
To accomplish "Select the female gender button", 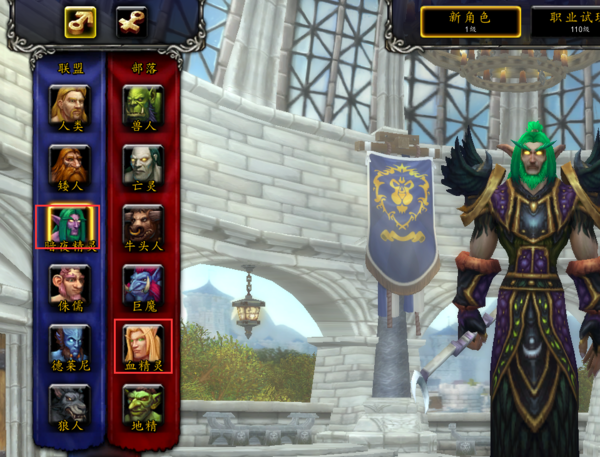I will point(132,22).
